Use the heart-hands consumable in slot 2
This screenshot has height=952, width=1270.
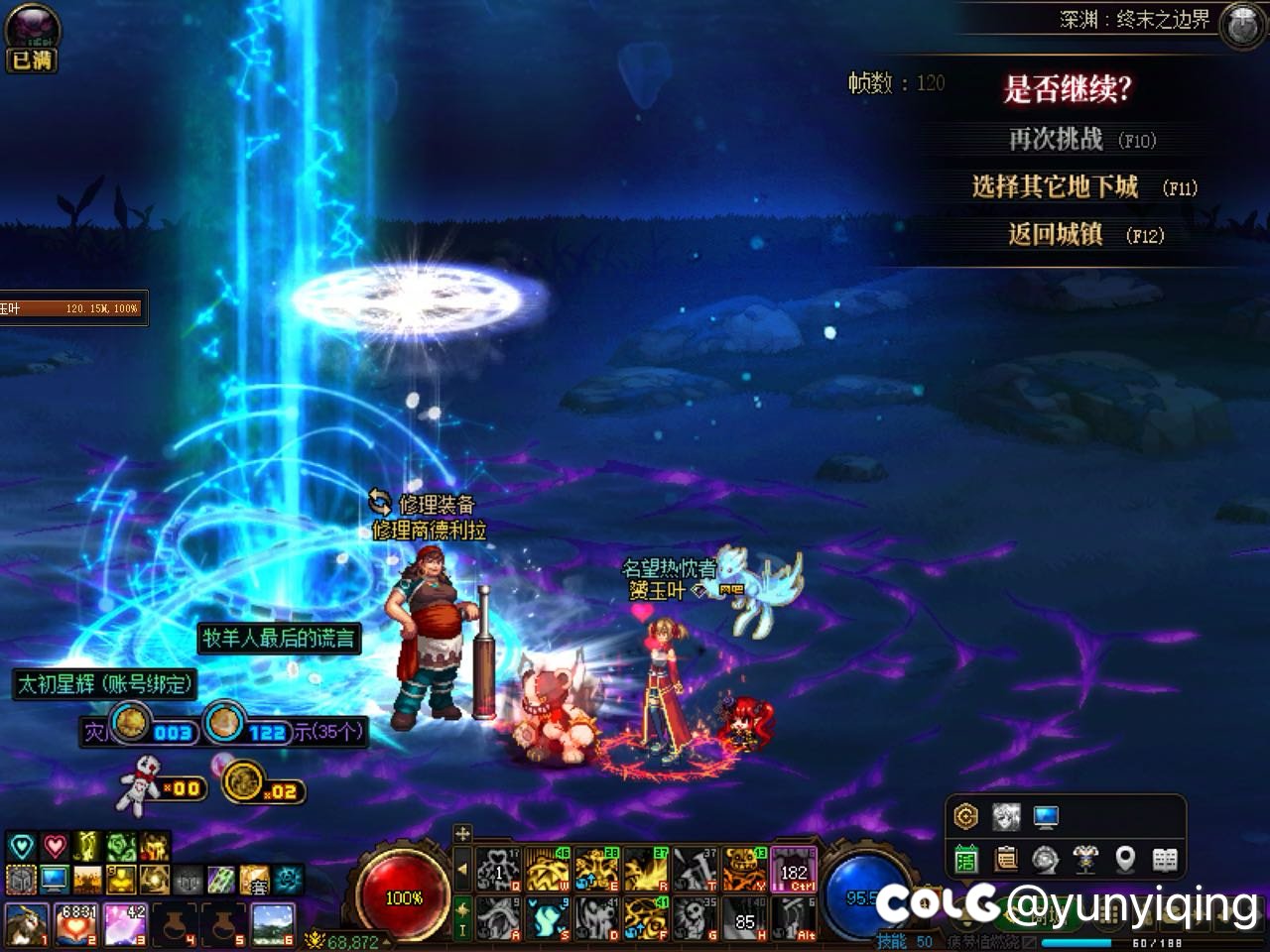tap(76, 923)
